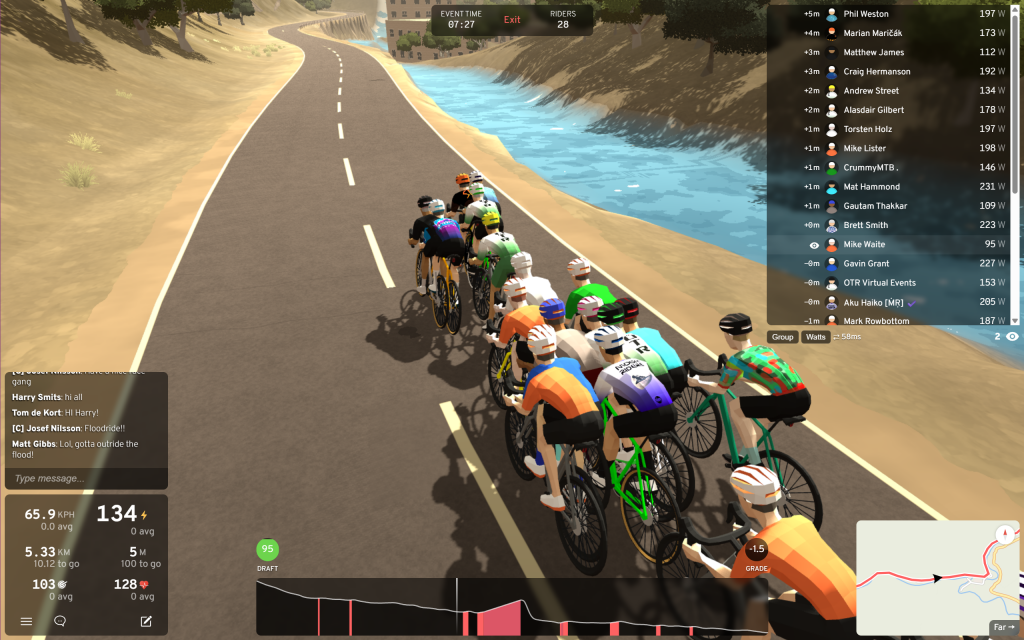Click the compass on the minimap
Screen dimensions: 1024x640
pos(1003,533)
